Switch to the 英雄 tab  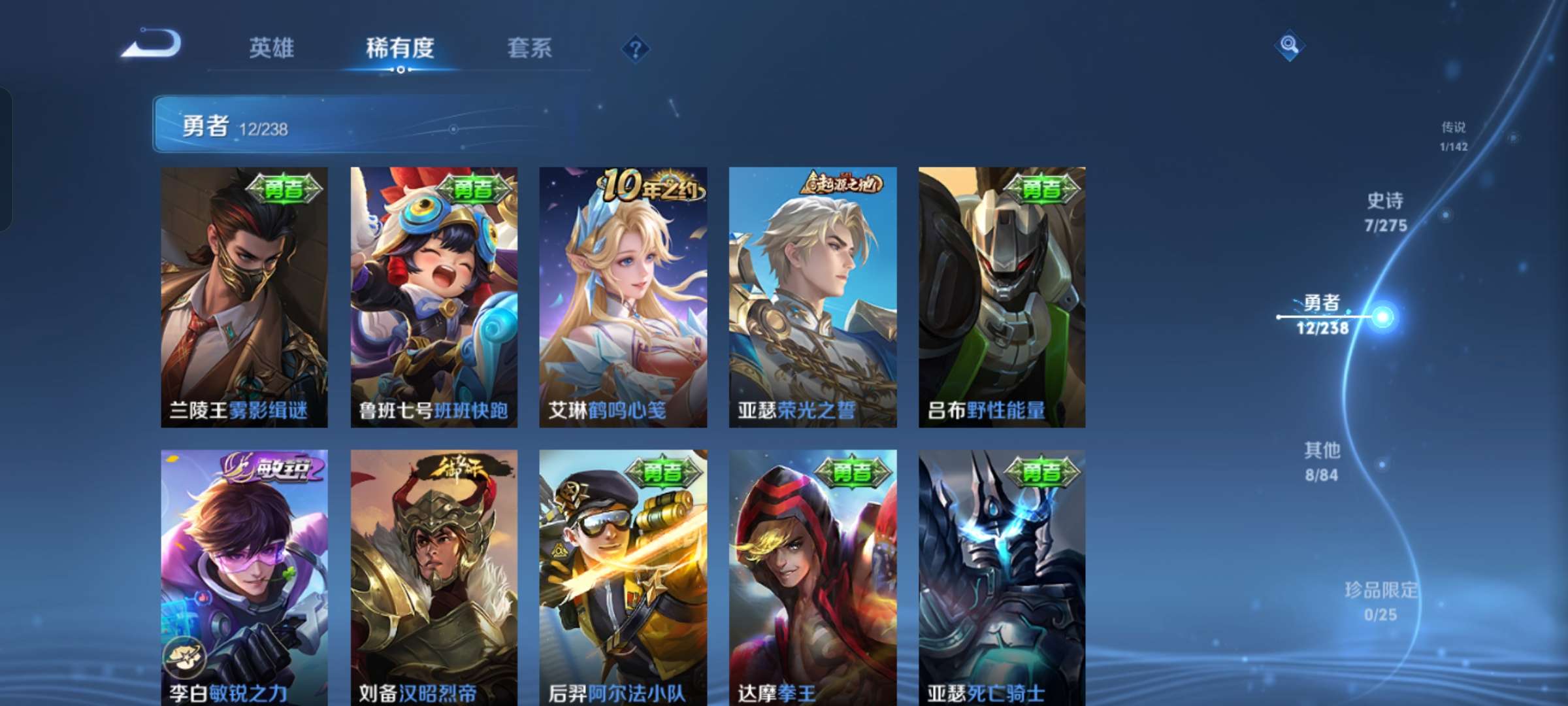pos(271,49)
